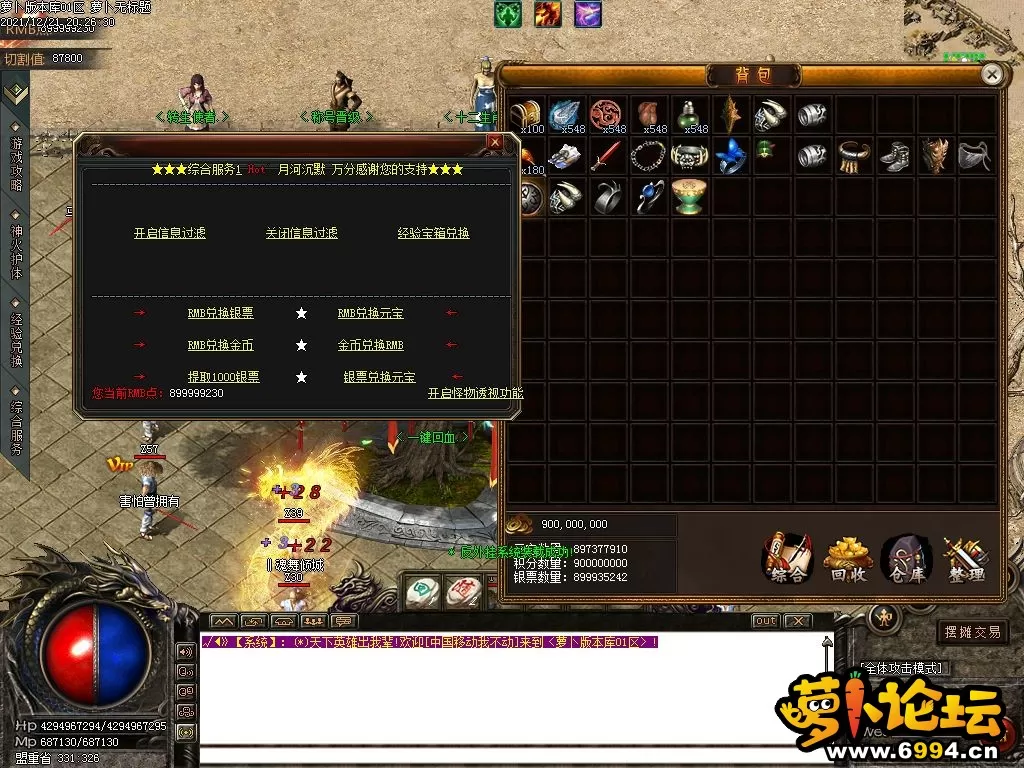Open experience chest exchange (经验宝箱兑换)
1024x768 pixels.
pos(433,233)
